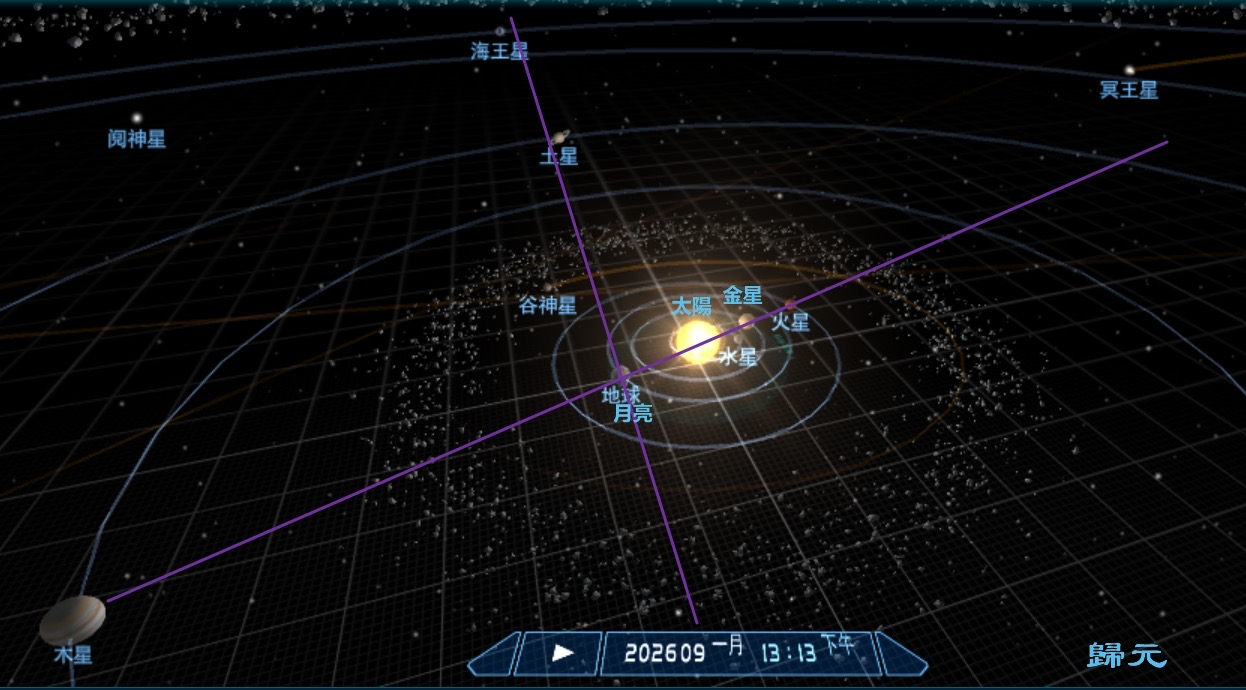Select the 谷神星 (Ceres) label

[x=547, y=305]
